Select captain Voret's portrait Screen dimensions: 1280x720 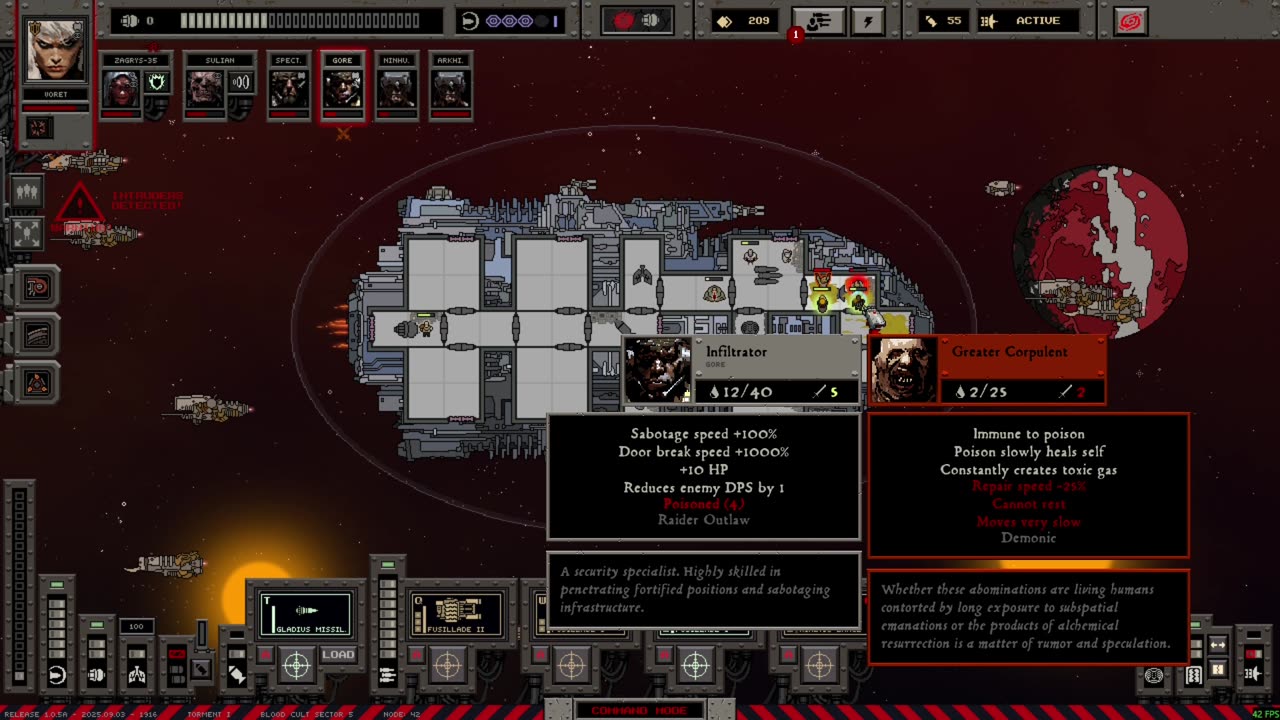click(56, 50)
